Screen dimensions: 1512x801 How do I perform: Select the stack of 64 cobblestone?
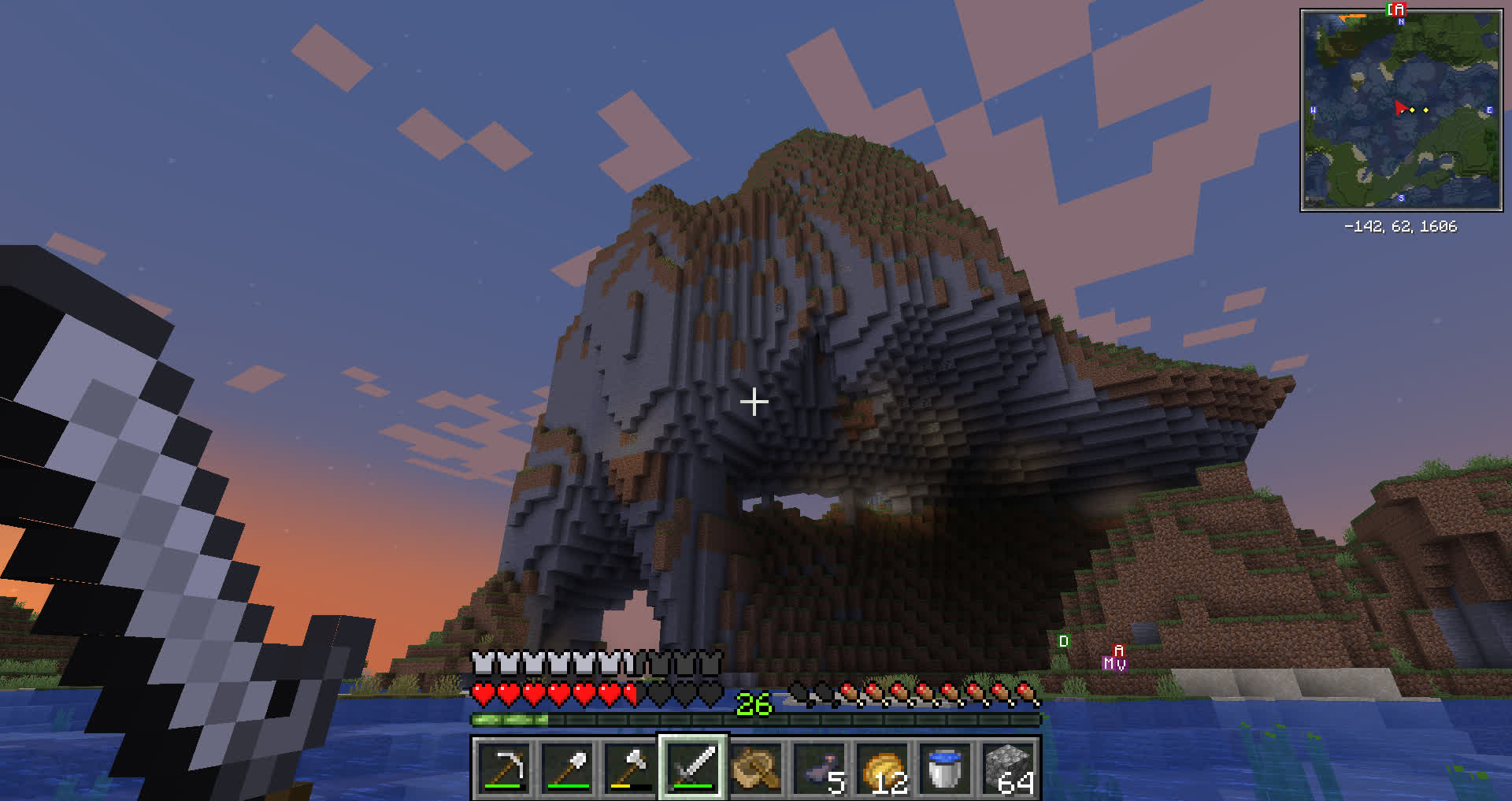click(1008, 768)
